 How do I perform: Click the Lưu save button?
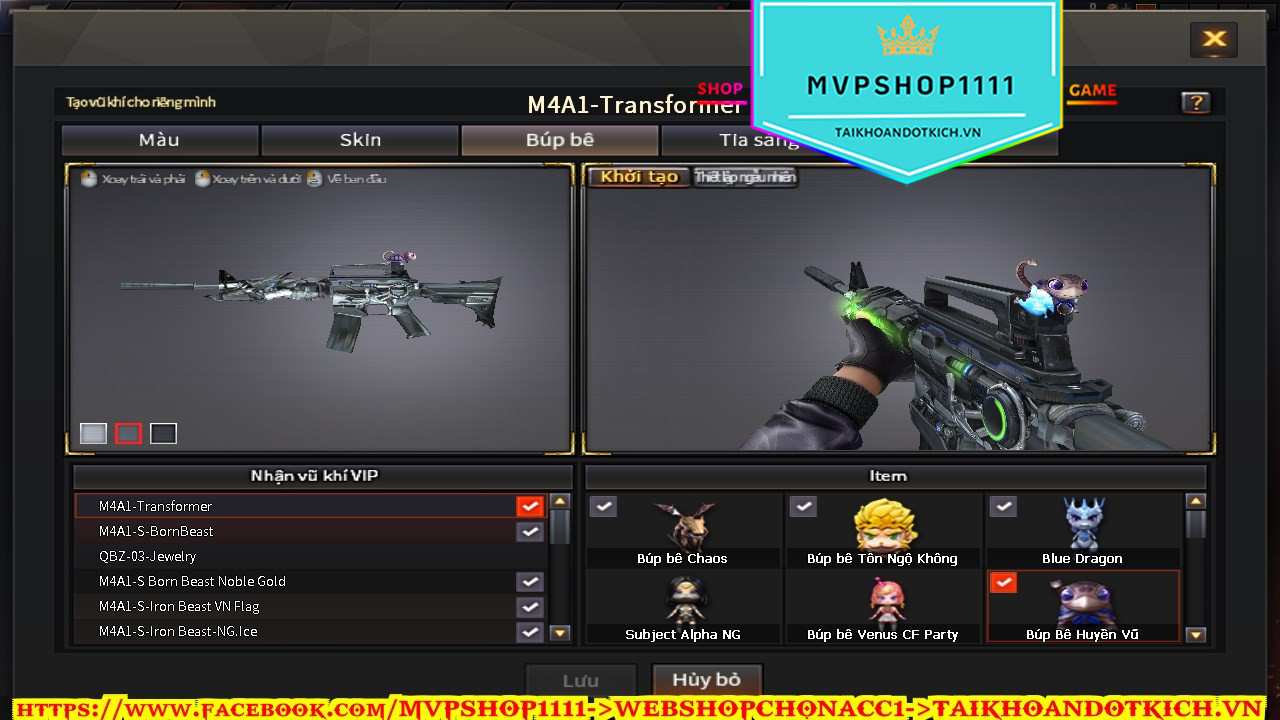[x=580, y=681]
